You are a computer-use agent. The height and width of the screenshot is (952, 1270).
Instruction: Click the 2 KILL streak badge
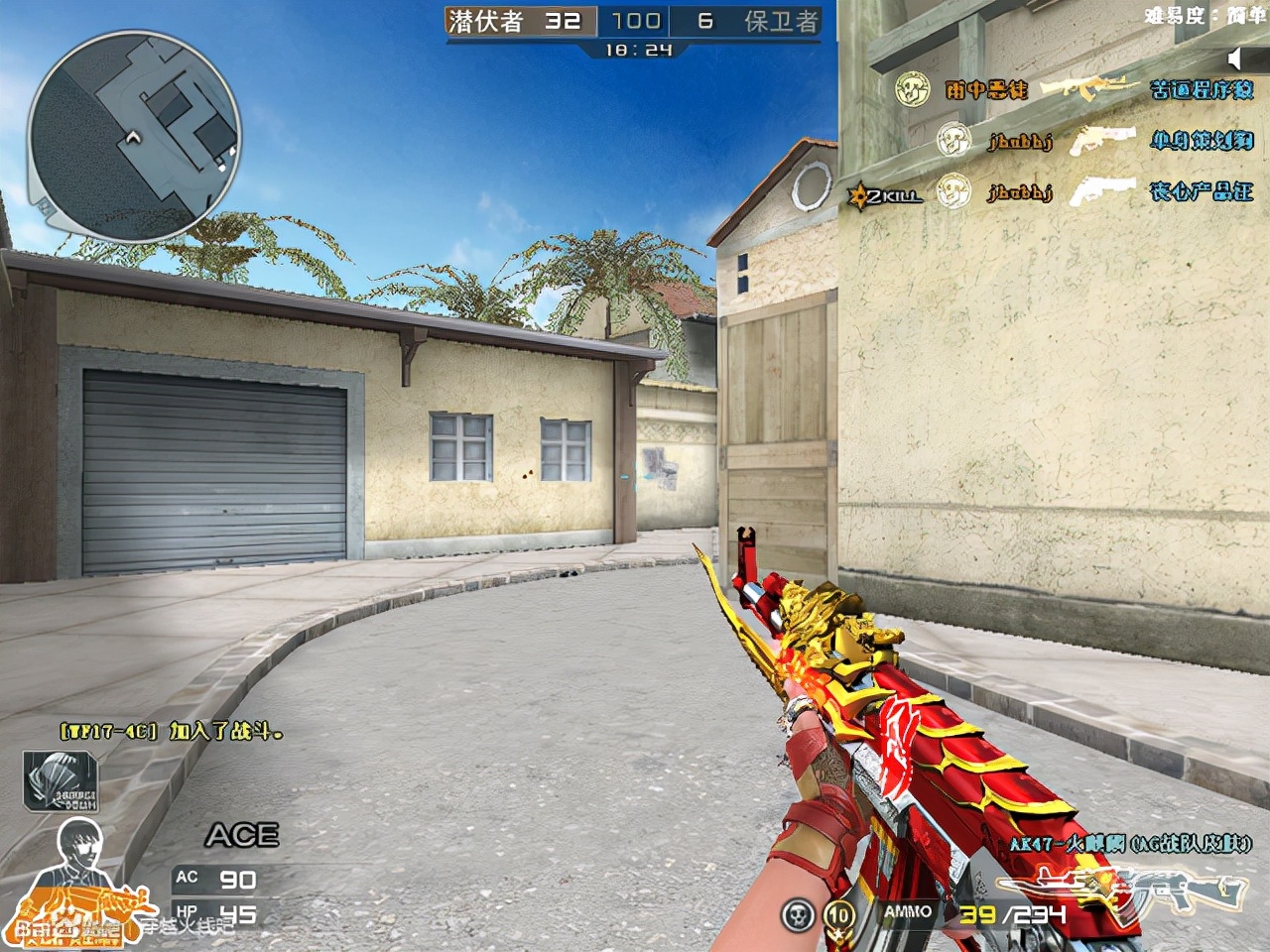pos(883,194)
